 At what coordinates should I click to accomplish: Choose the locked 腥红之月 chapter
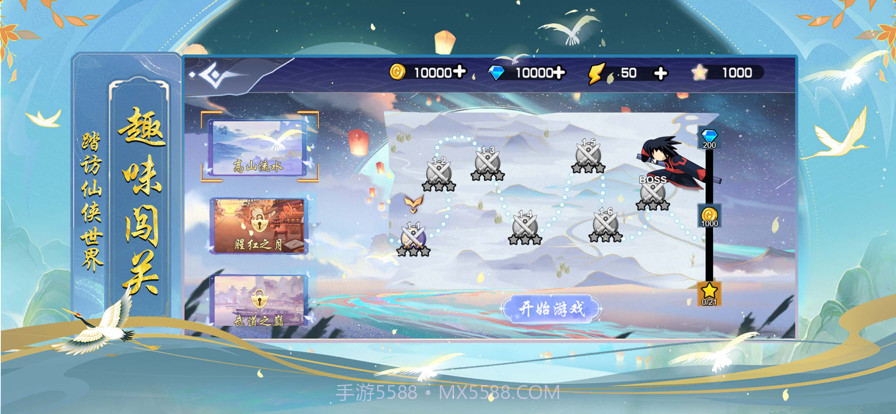point(259,227)
